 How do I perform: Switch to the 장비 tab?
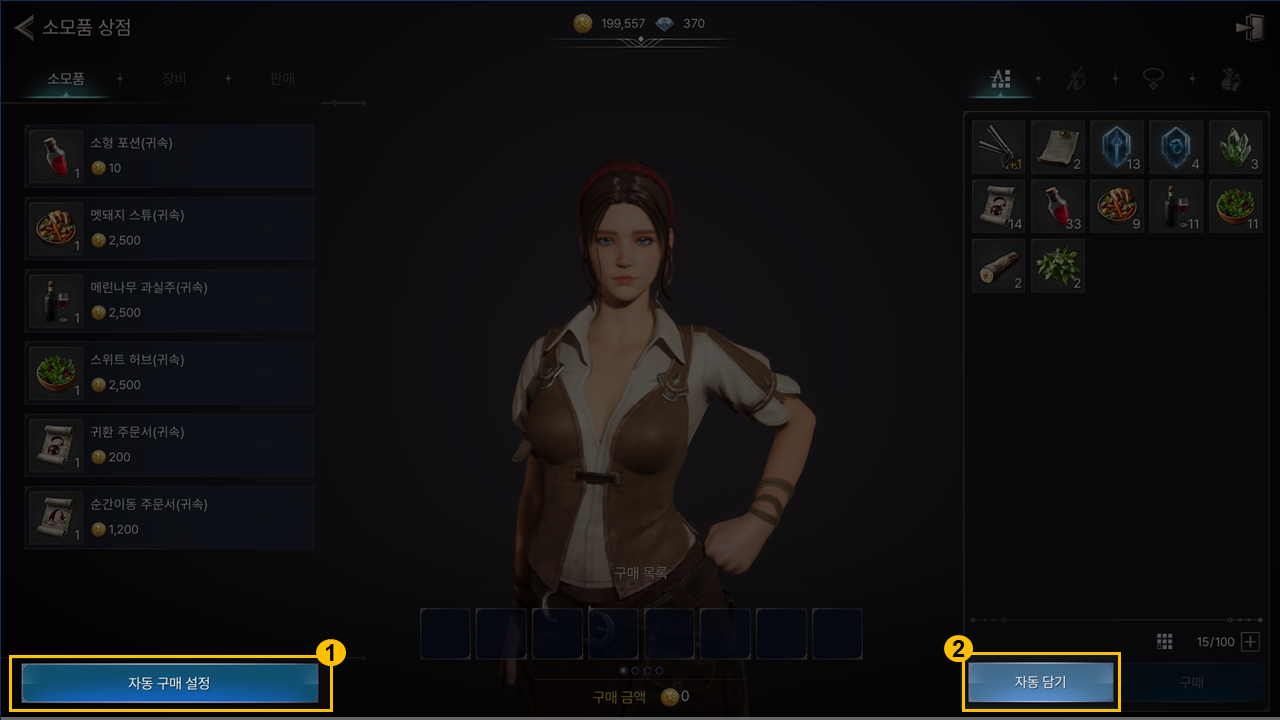(x=174, y=79)
